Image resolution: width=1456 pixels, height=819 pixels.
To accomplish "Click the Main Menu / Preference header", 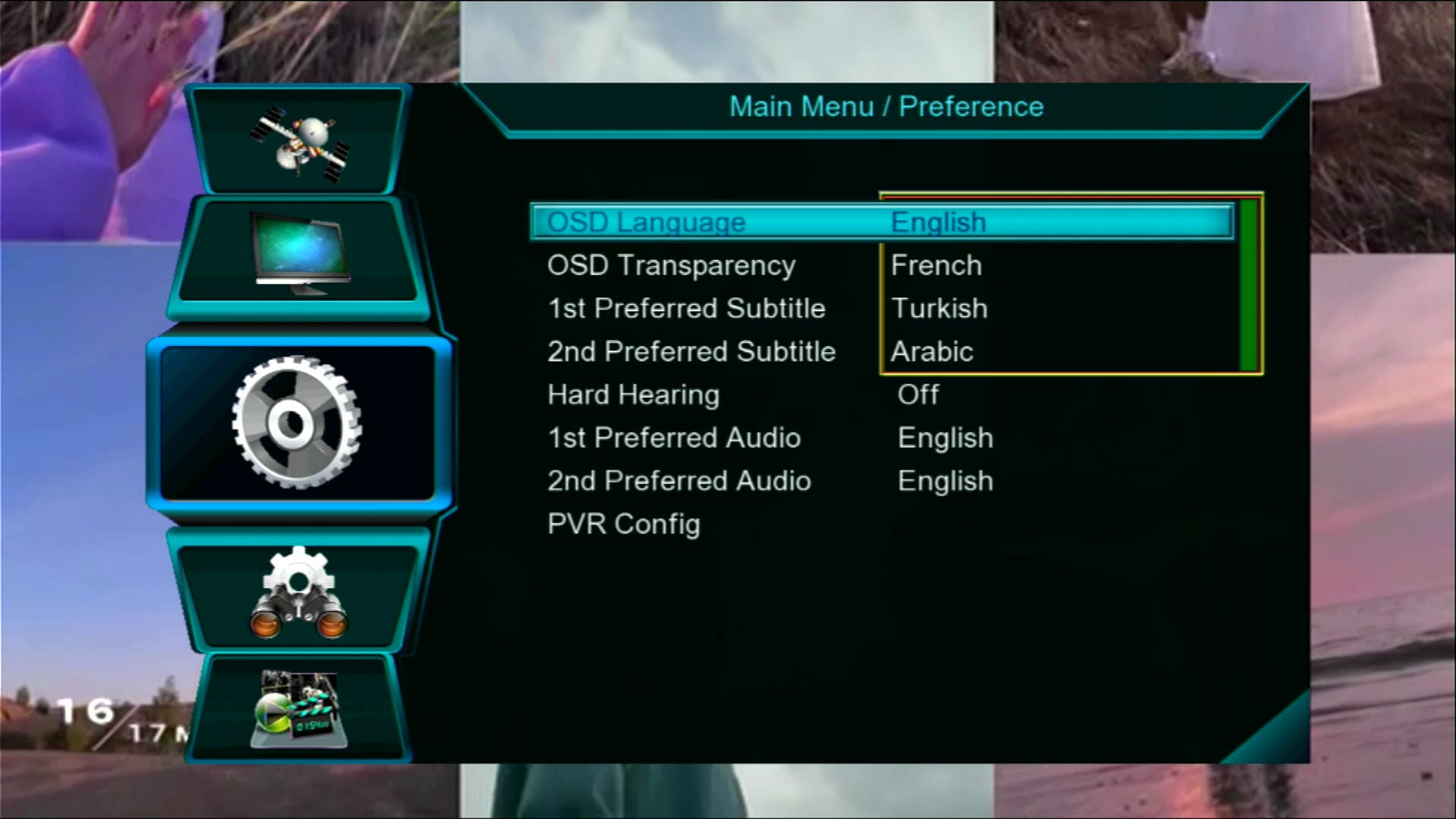I will (886, 106).
